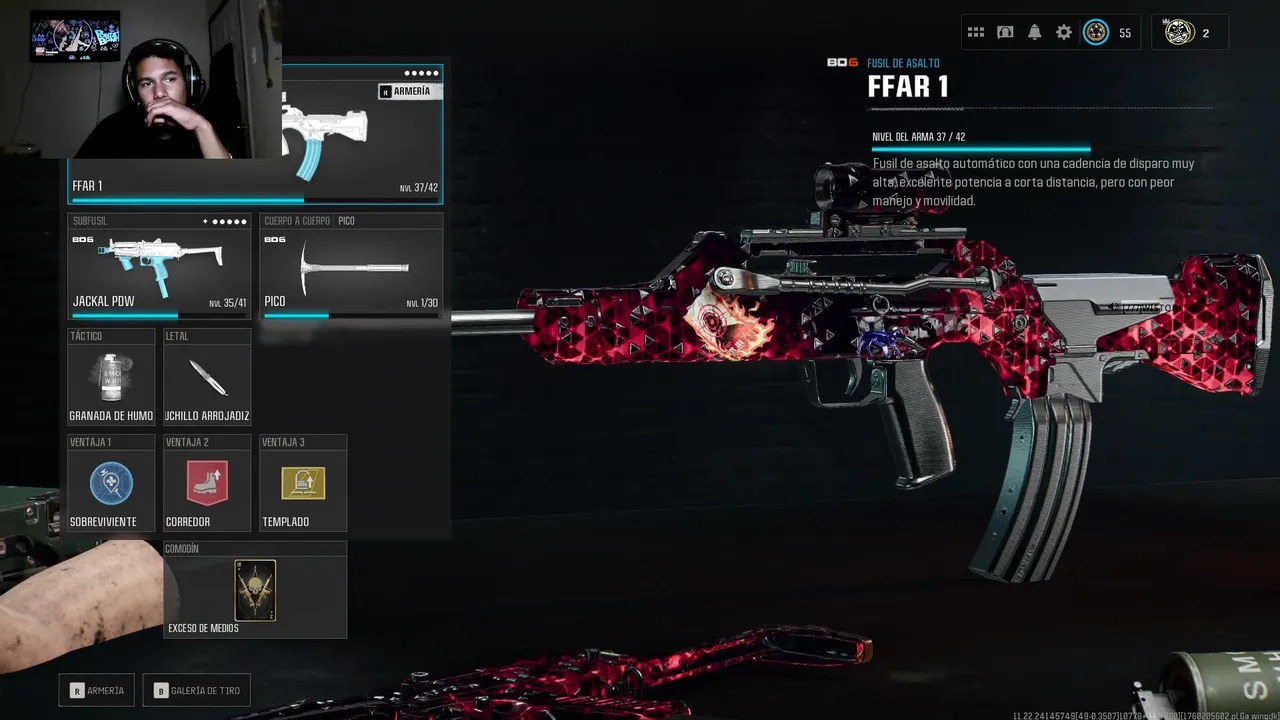
Task: Open the Armería button at bottom bar
Action: tap(97, 690)
